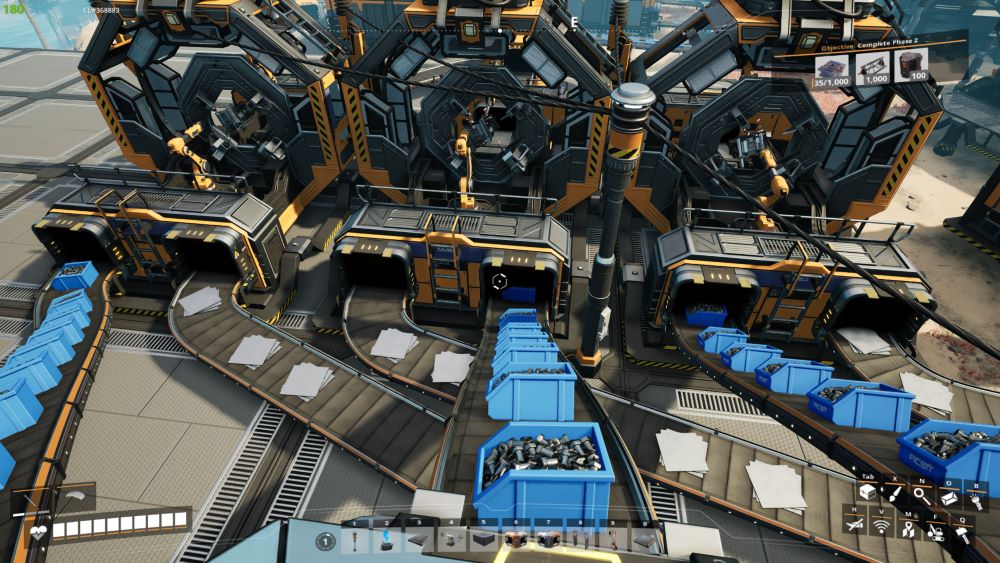Open the inventory crate icon
The height and width of the screenshot is (563, 1000).
coord(866,493)
